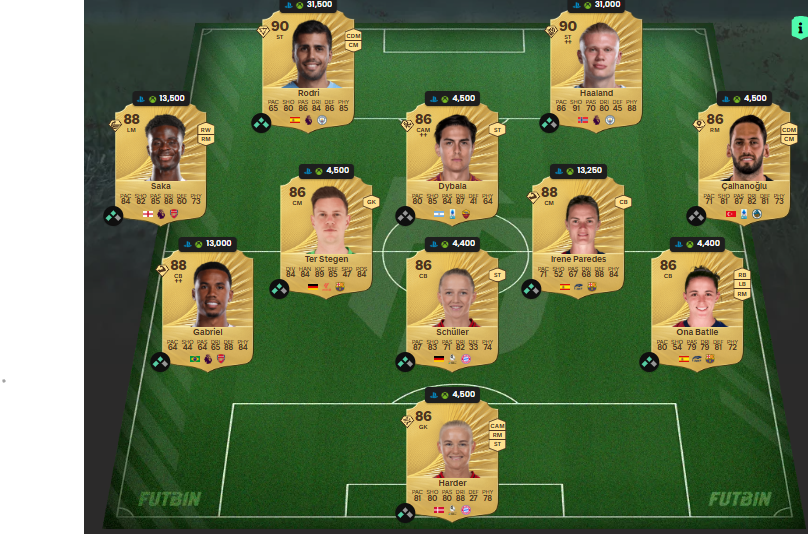
Task: Open the green info icon
Action: click(x=799, y=27)
